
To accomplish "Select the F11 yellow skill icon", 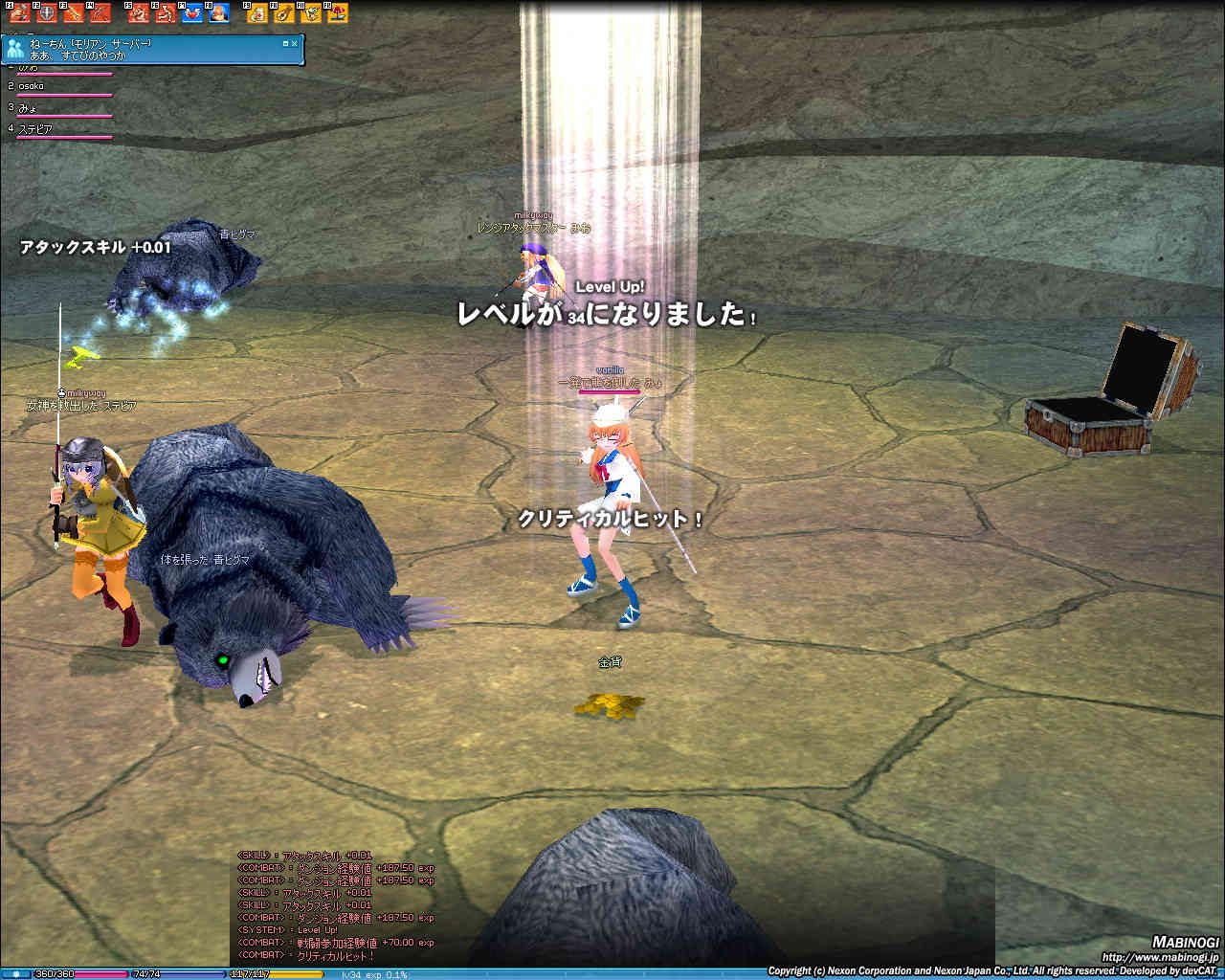I will tap(311, 13).
